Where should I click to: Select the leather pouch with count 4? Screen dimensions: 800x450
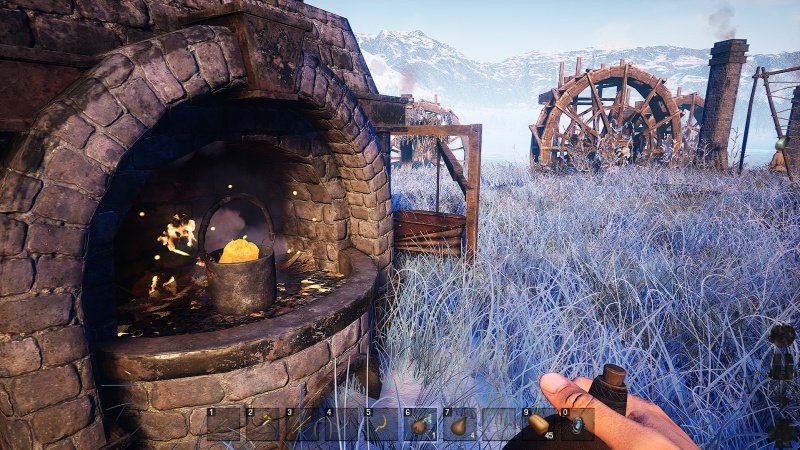click(x=459, y=424)
